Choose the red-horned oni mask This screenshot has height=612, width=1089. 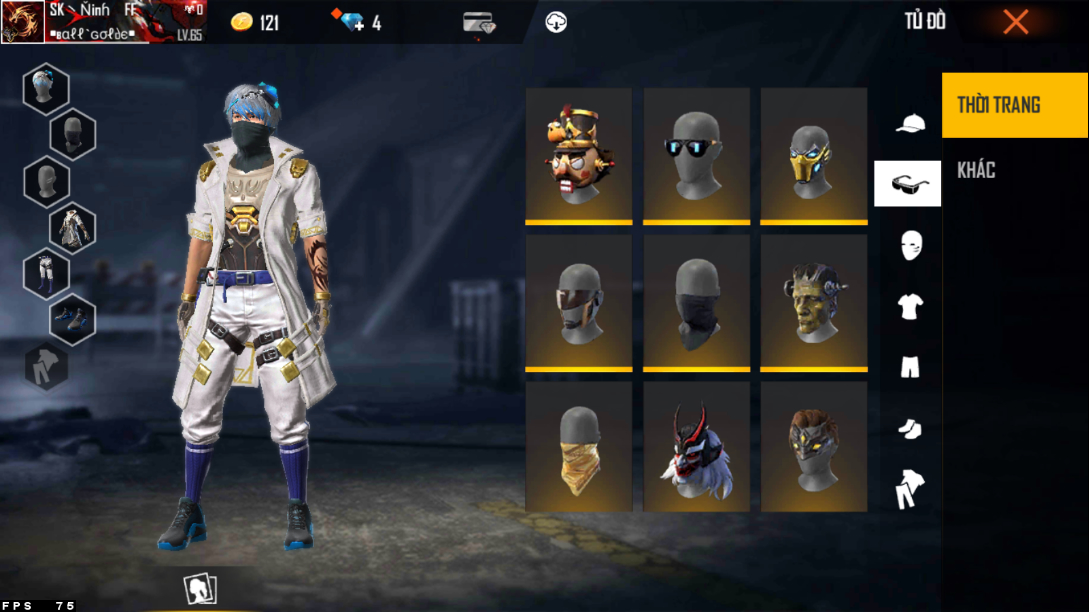[x=696, y=447]
